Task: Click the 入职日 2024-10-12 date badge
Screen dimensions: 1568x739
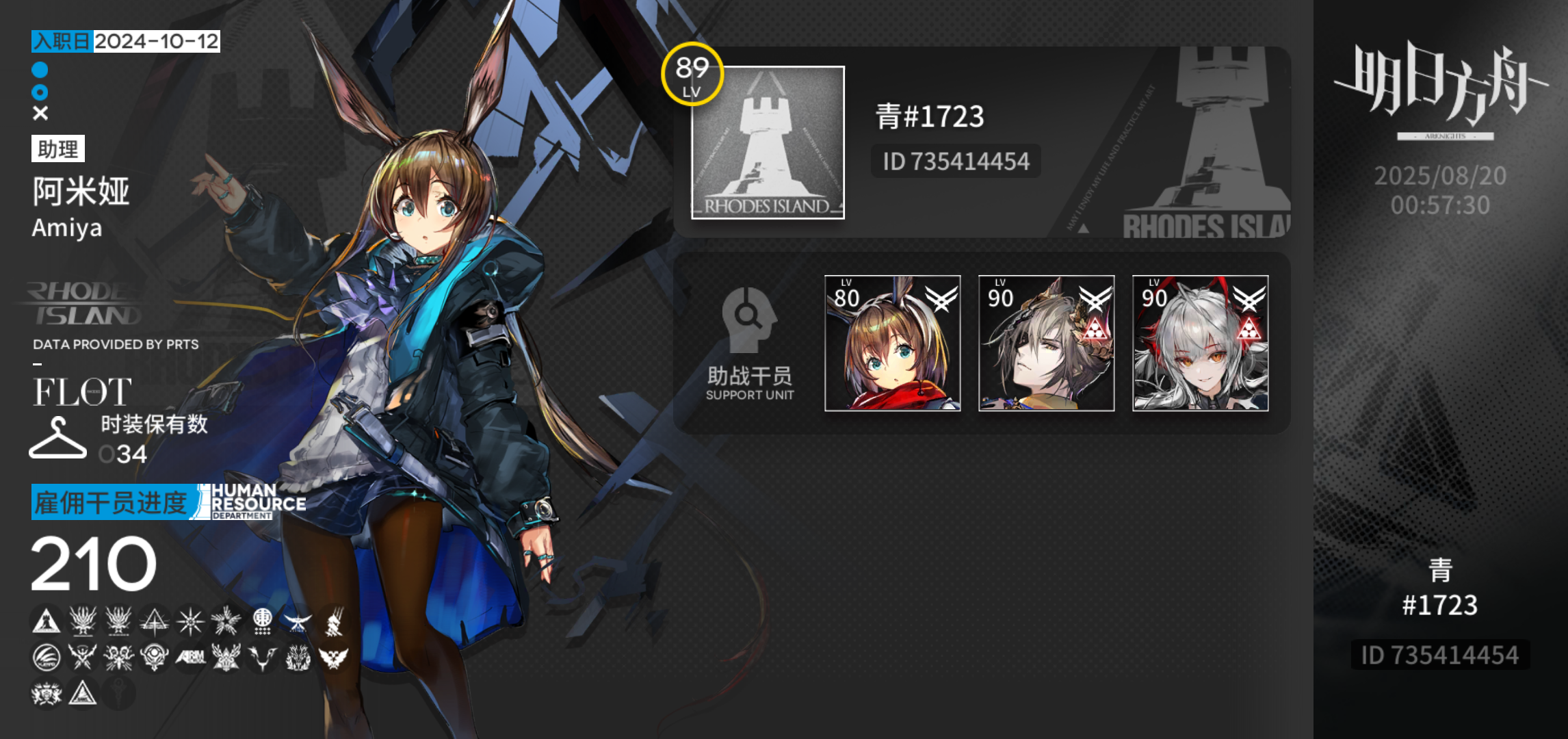Action: (x=127, y=42)
